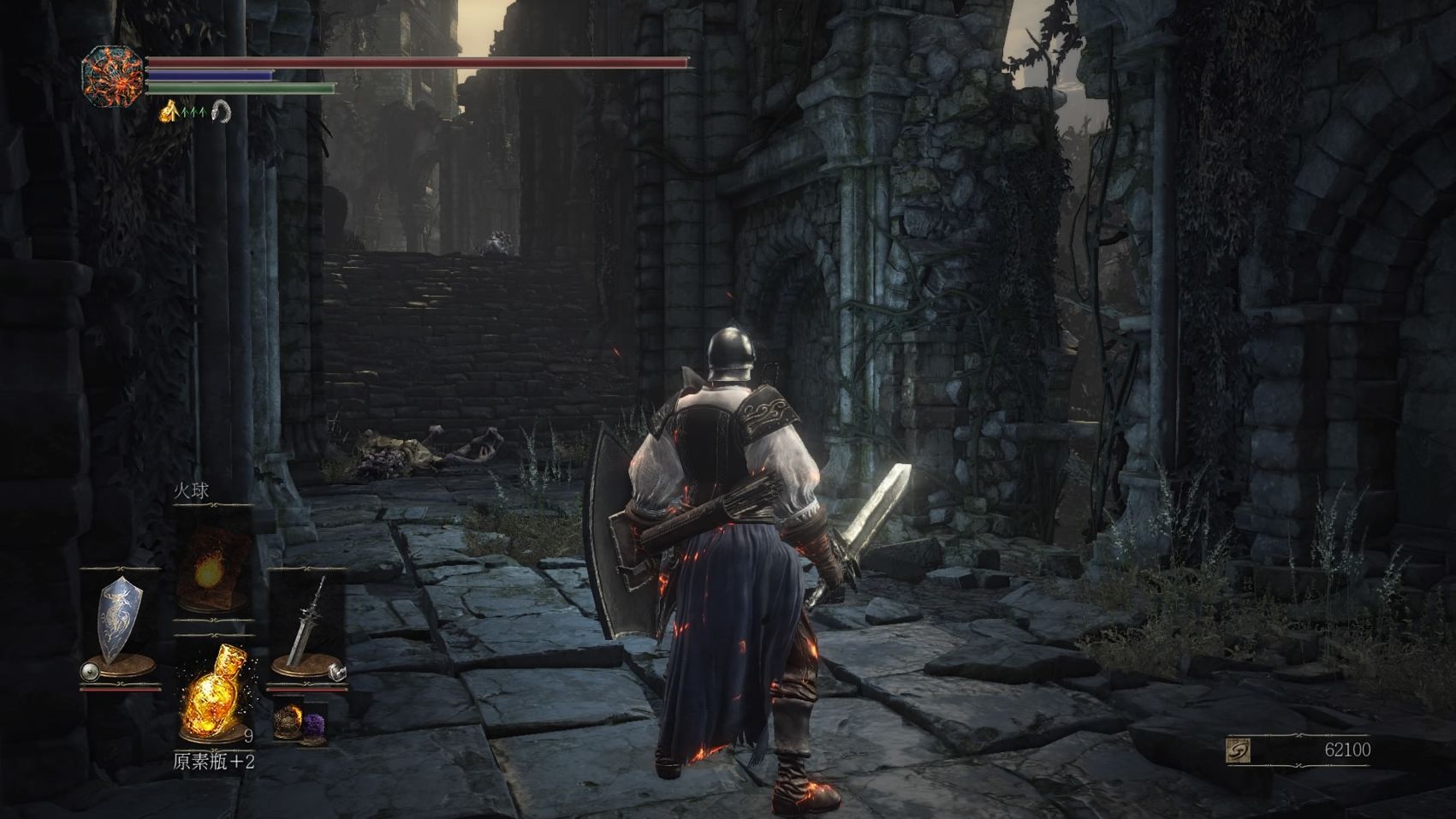The width and height of the screenshot is (1456, 819).
Task: Click the small secondary item icon beside the flask
Action: pyautogui.click(x=298, y=722)
